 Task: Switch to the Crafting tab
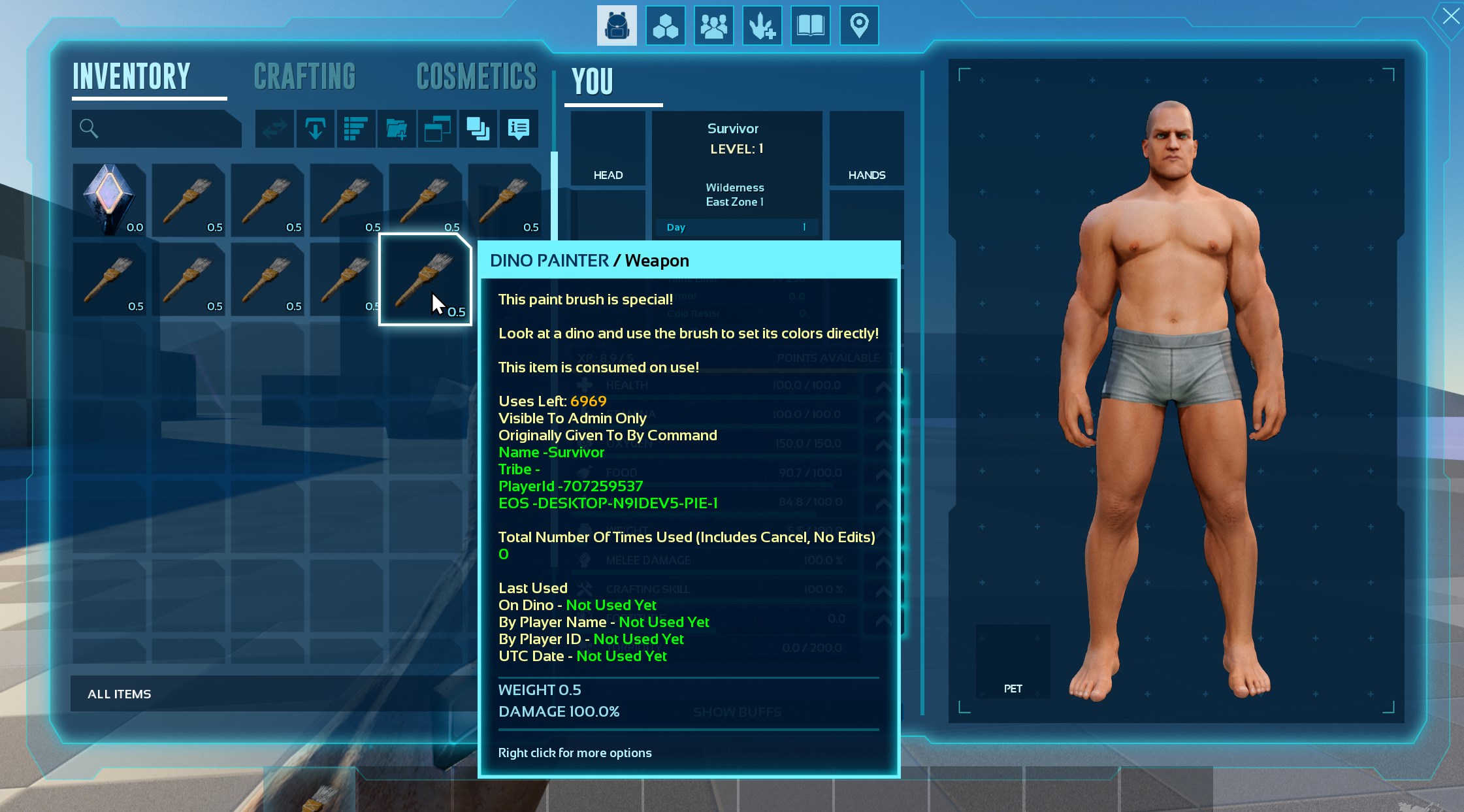point(304,76)
